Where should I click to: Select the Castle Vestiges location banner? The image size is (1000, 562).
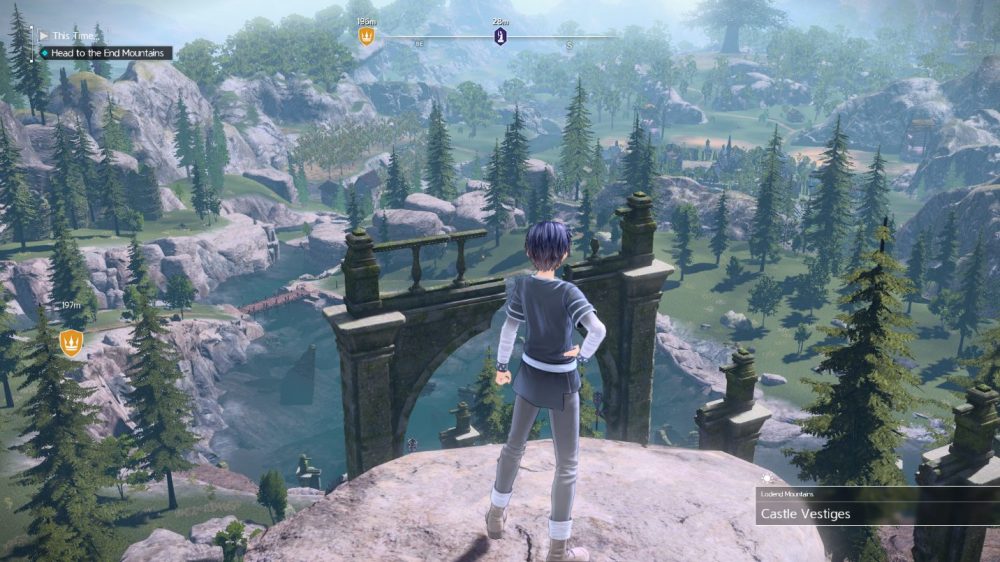click(876, 514)
